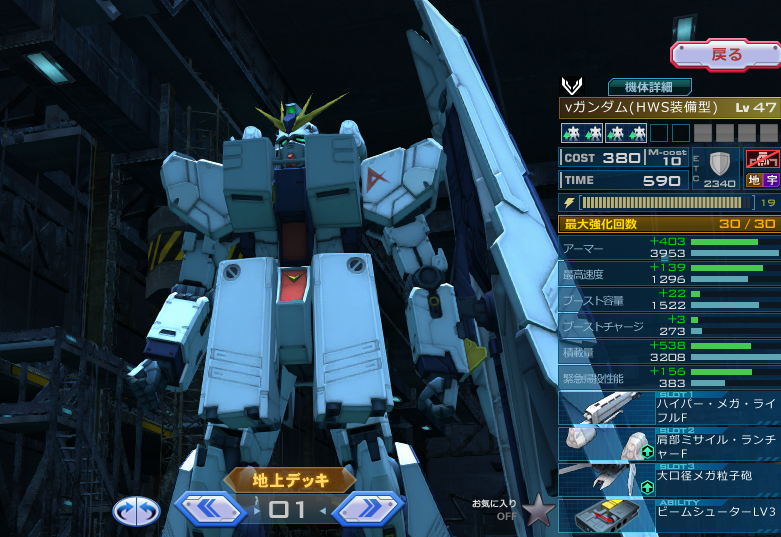The height and width of the screenshot is (537, 781).
Task: Toggle the お気に入り favorite star
Action: coord(539,510)
